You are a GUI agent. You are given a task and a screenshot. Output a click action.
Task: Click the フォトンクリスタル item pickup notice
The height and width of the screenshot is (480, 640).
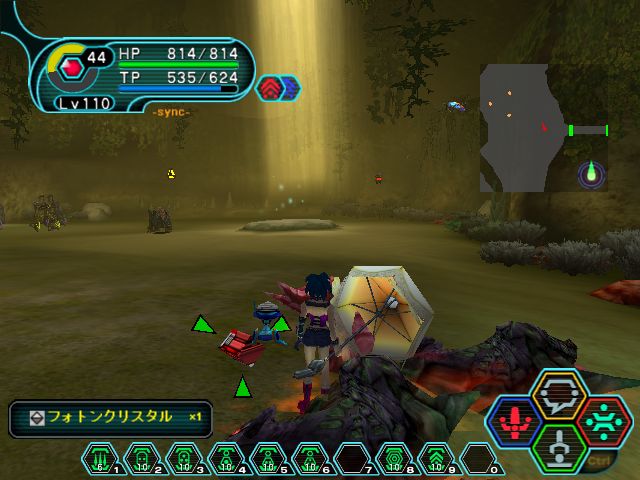[x=110, y=417]
